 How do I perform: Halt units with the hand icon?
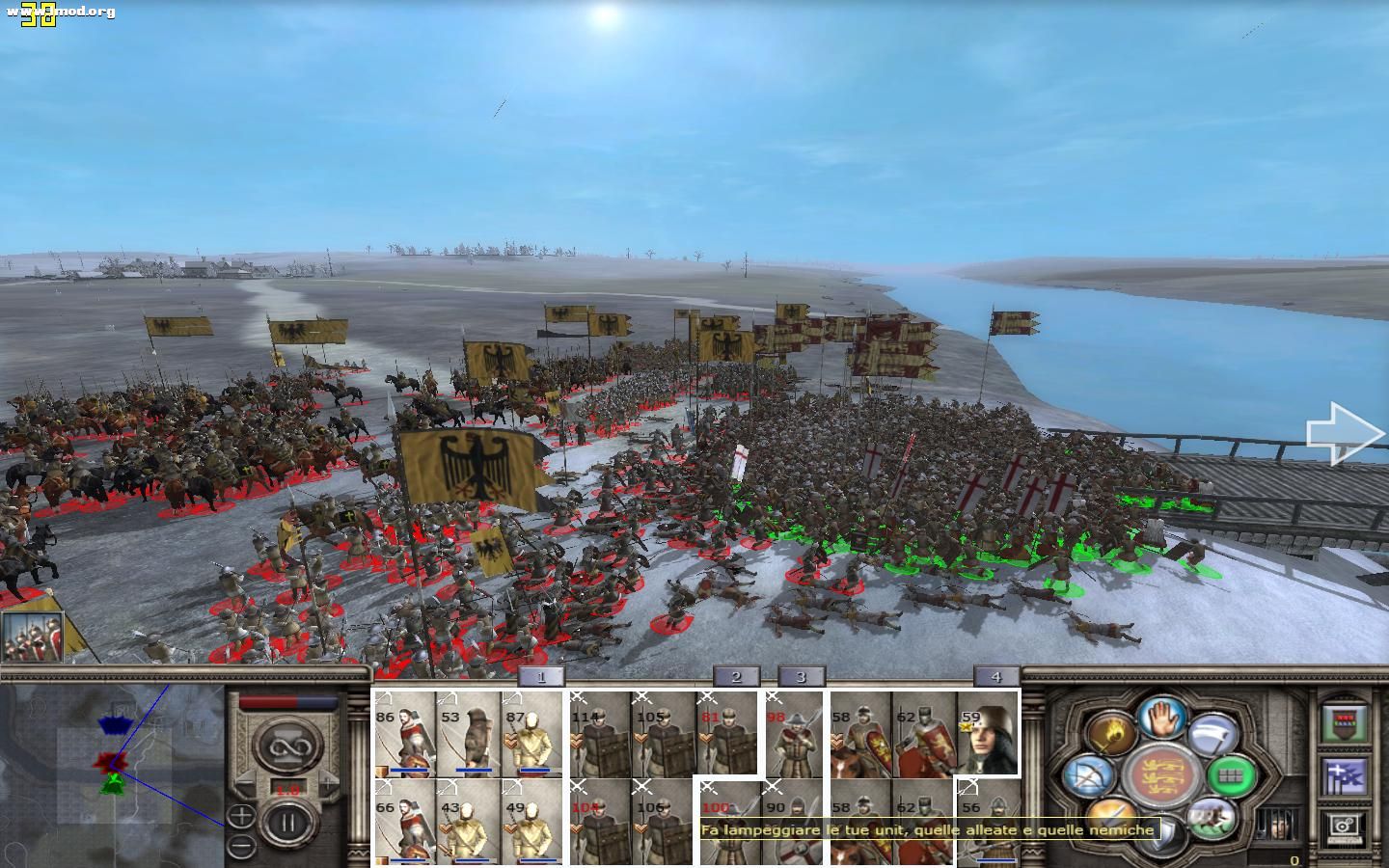[1162, 719]
